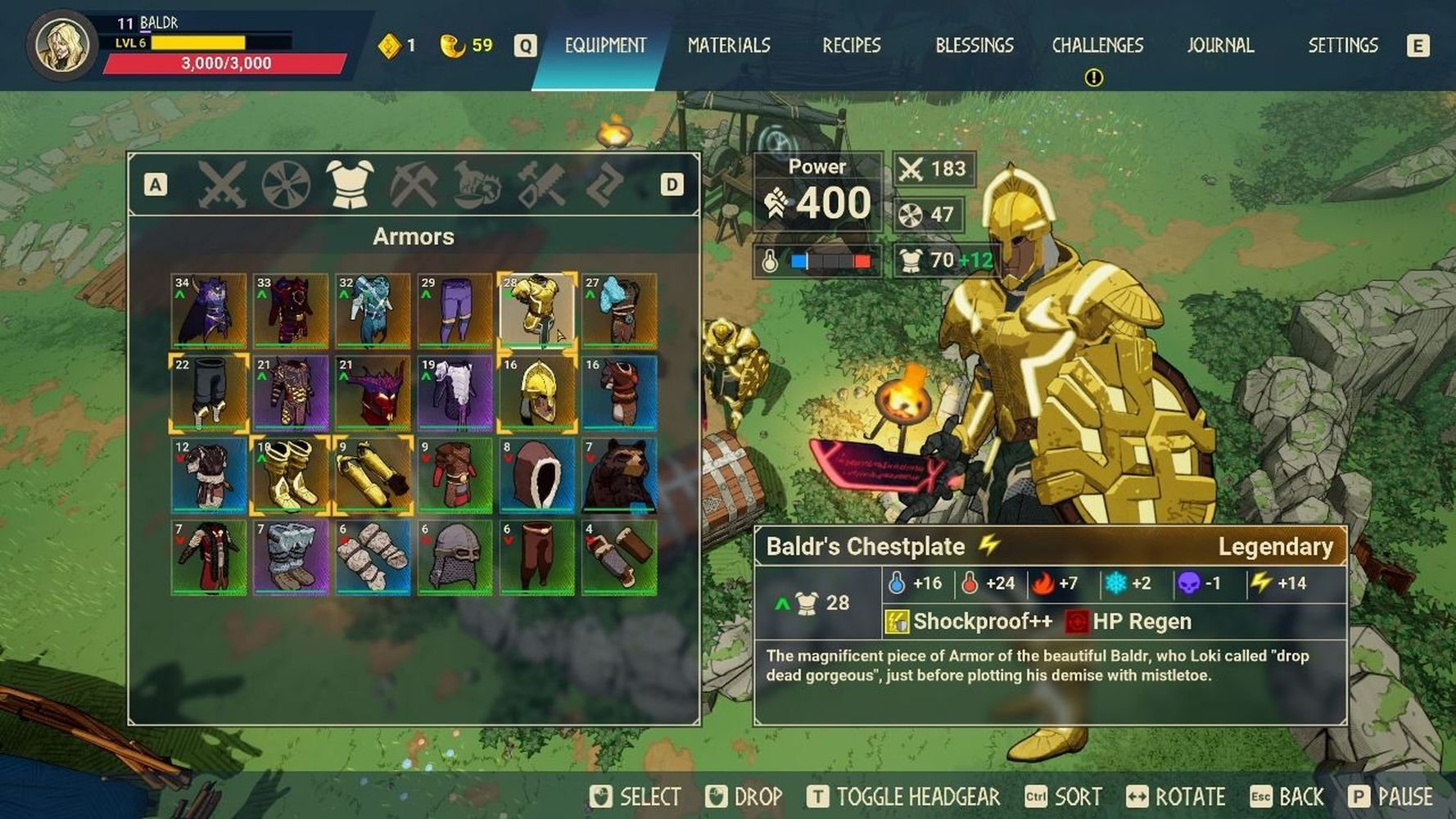Choose the pickaxe and hammer tools category
The height and width of the screenshot is (819, 1456).
pyautogui.click(x=414, y=184)
